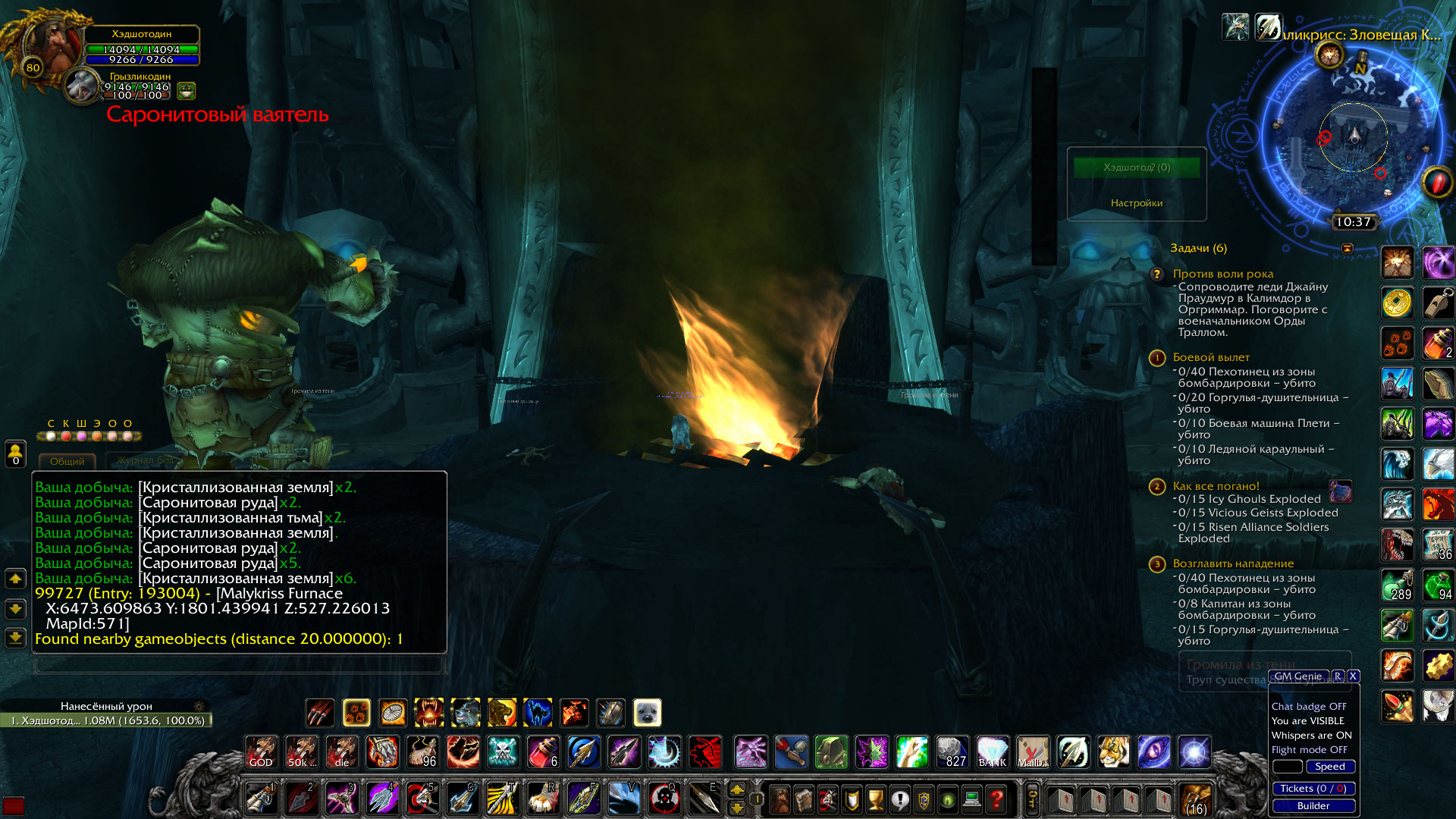1456x819 pixels.
Task: Open the BANK macro icon
Action: click(x=993, y=752)
